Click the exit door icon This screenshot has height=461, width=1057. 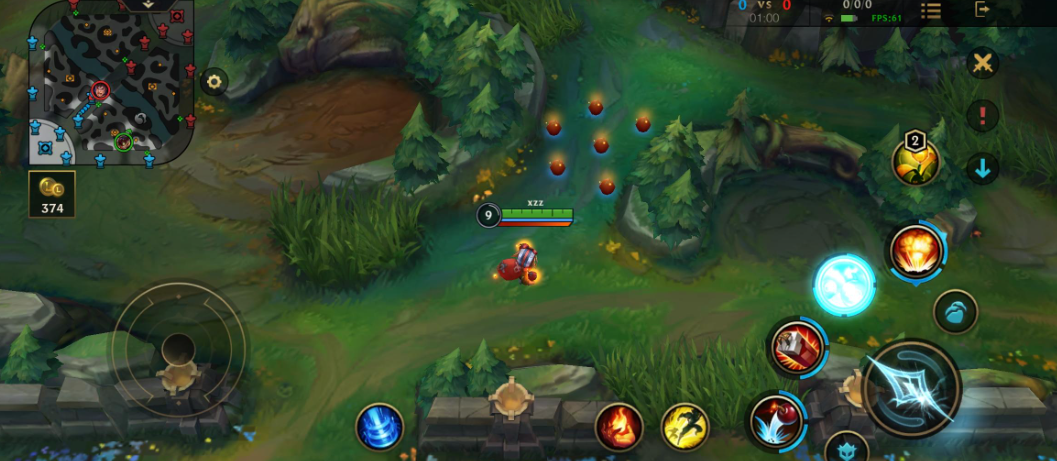tap(983, 10)
